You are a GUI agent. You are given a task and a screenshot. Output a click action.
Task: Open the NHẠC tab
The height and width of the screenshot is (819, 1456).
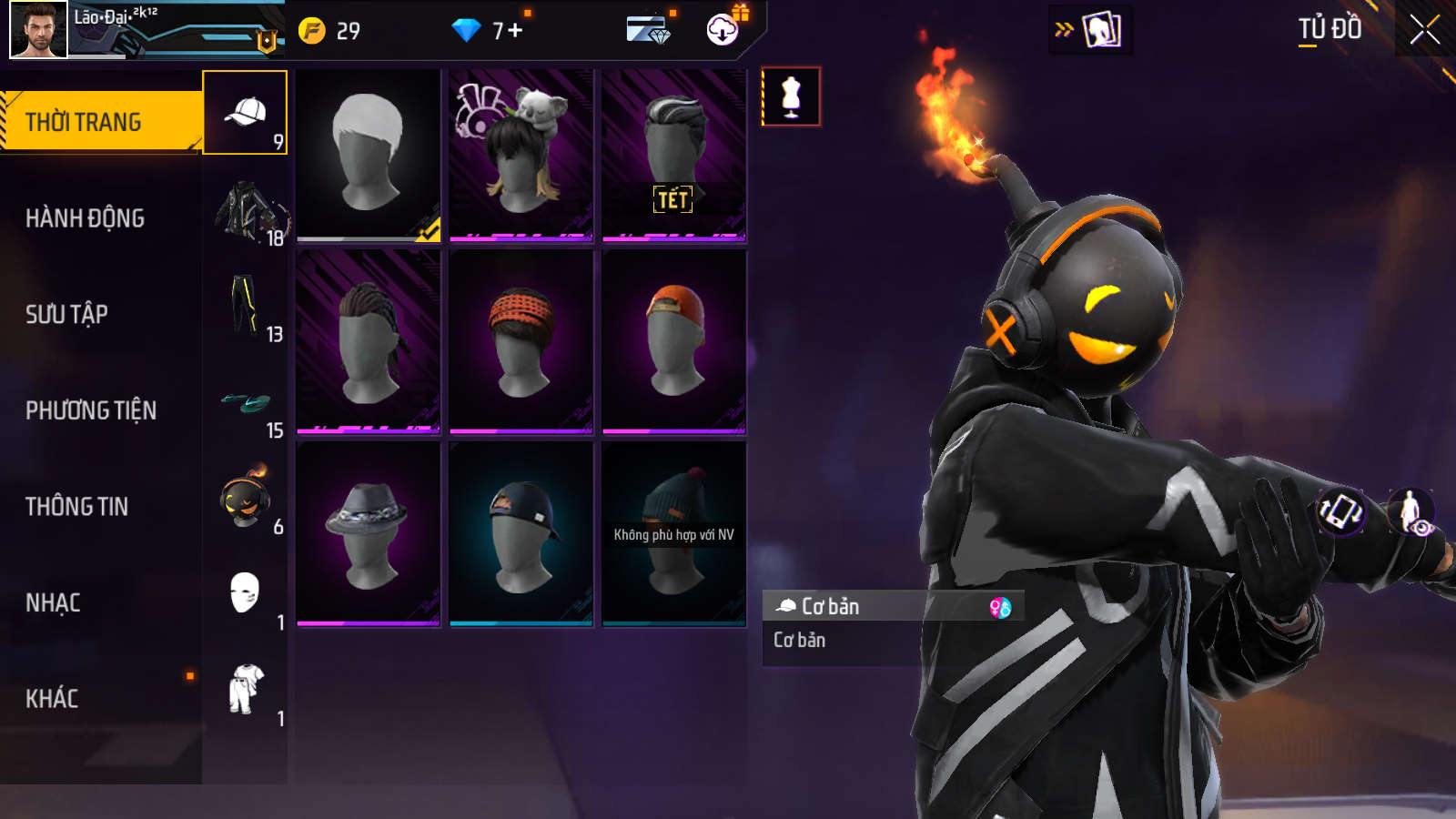pyautogui.click(x=53, y=602)
